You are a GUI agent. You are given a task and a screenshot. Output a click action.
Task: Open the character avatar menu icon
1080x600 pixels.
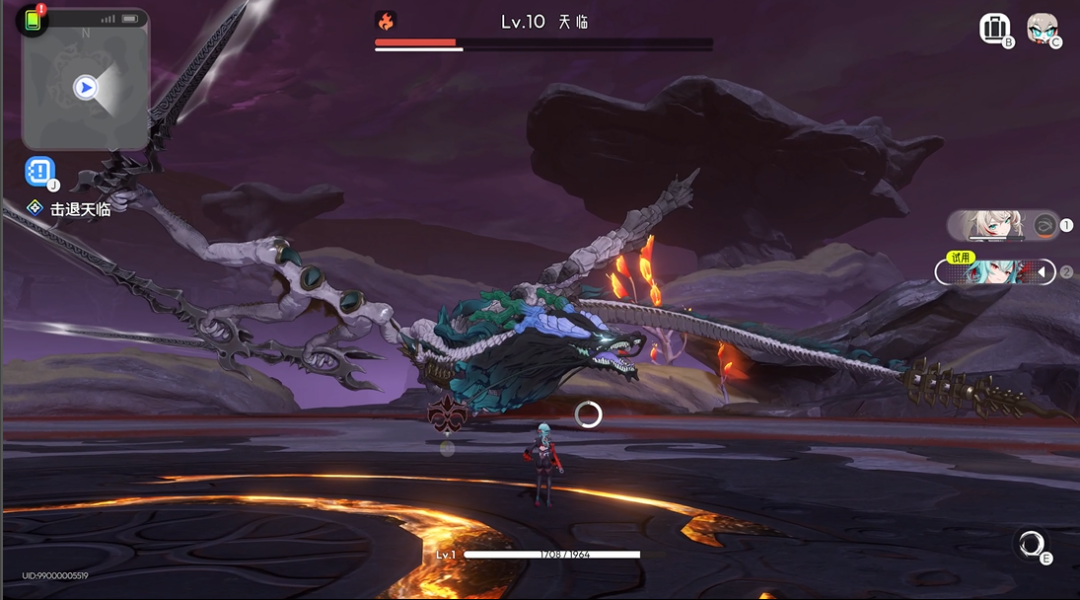click(x=1042, y=28)
